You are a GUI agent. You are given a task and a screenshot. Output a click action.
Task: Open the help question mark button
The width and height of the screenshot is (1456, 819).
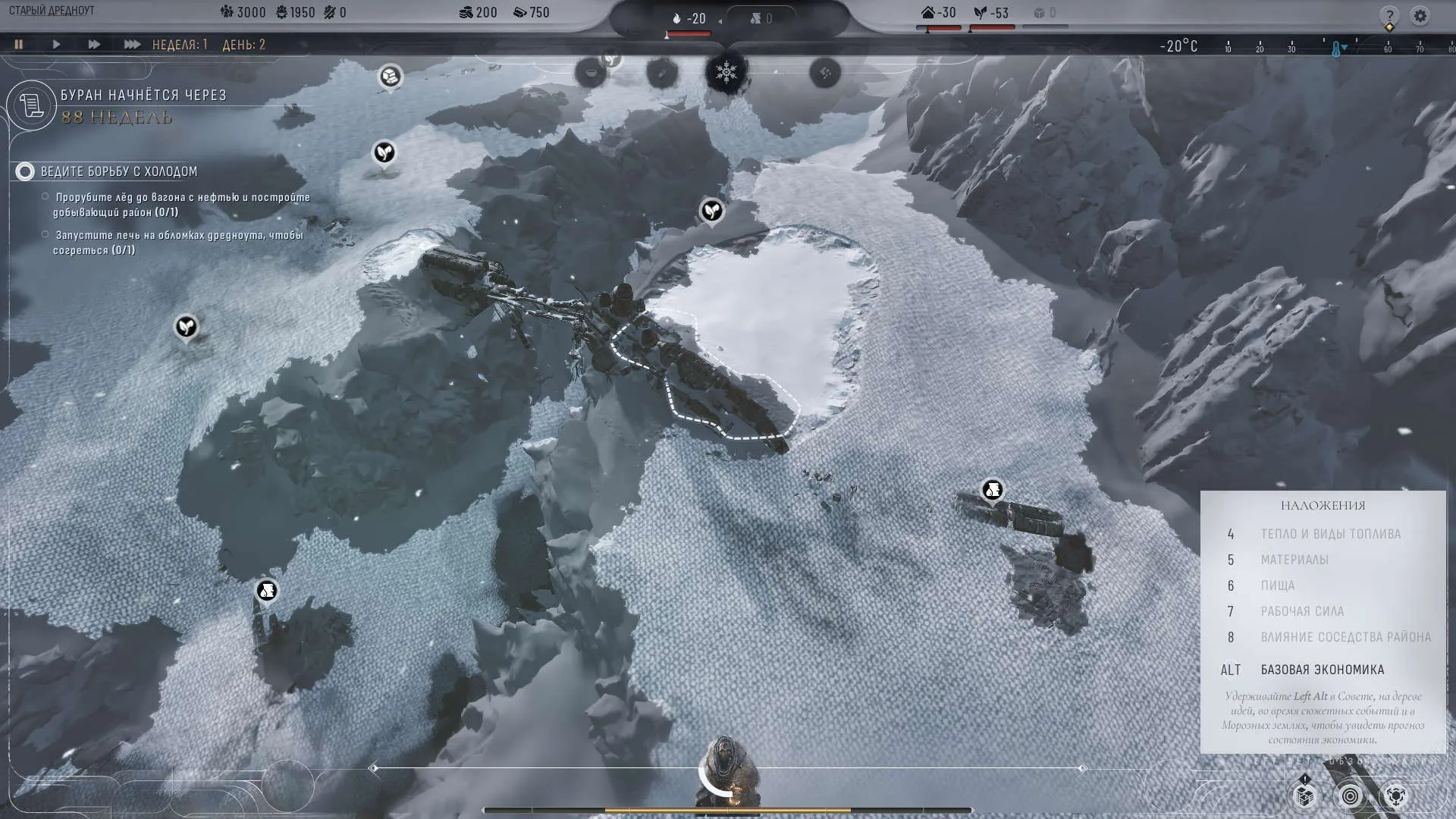click(1389, 16)
